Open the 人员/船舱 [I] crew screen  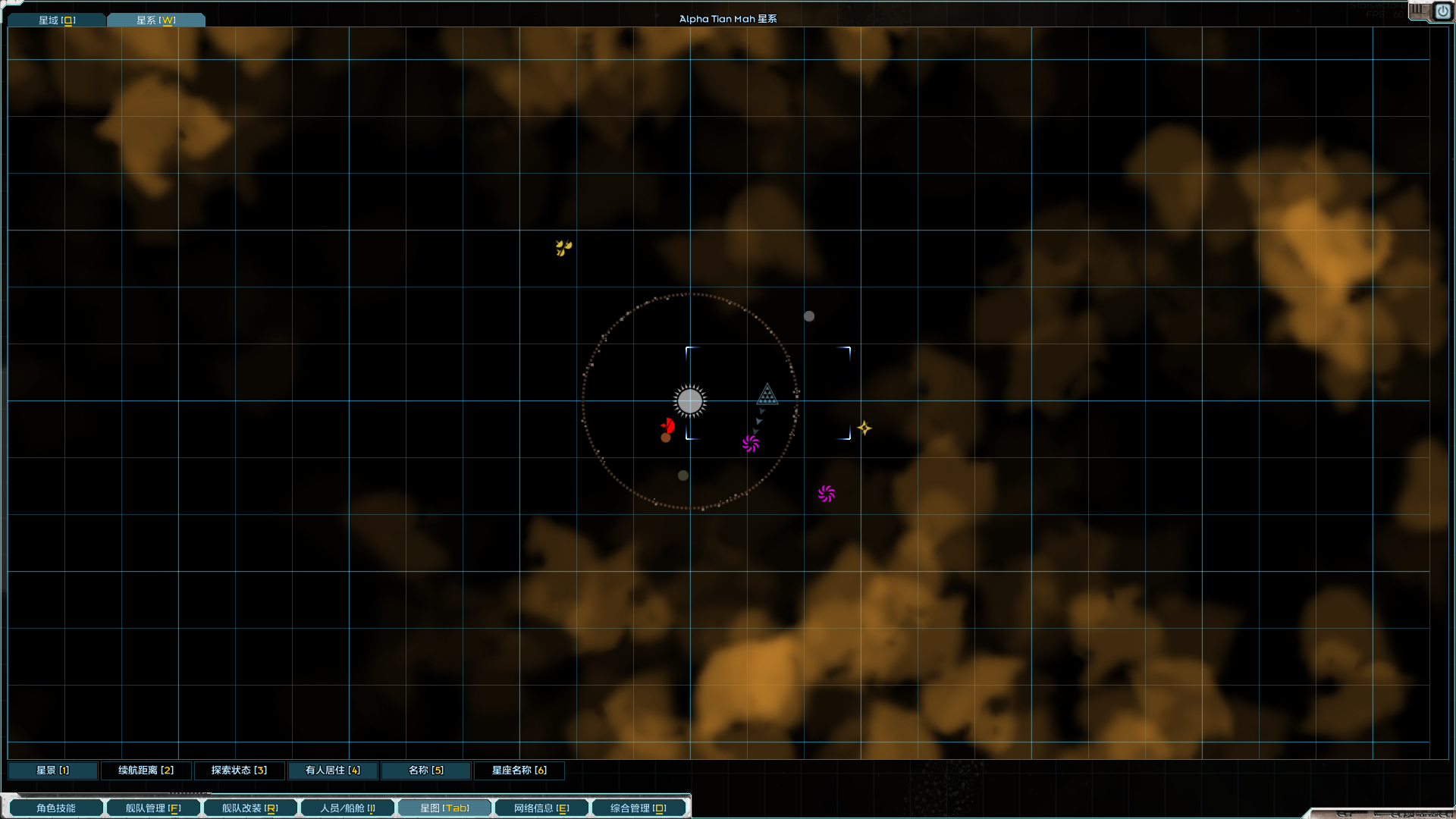click(347, 807)
